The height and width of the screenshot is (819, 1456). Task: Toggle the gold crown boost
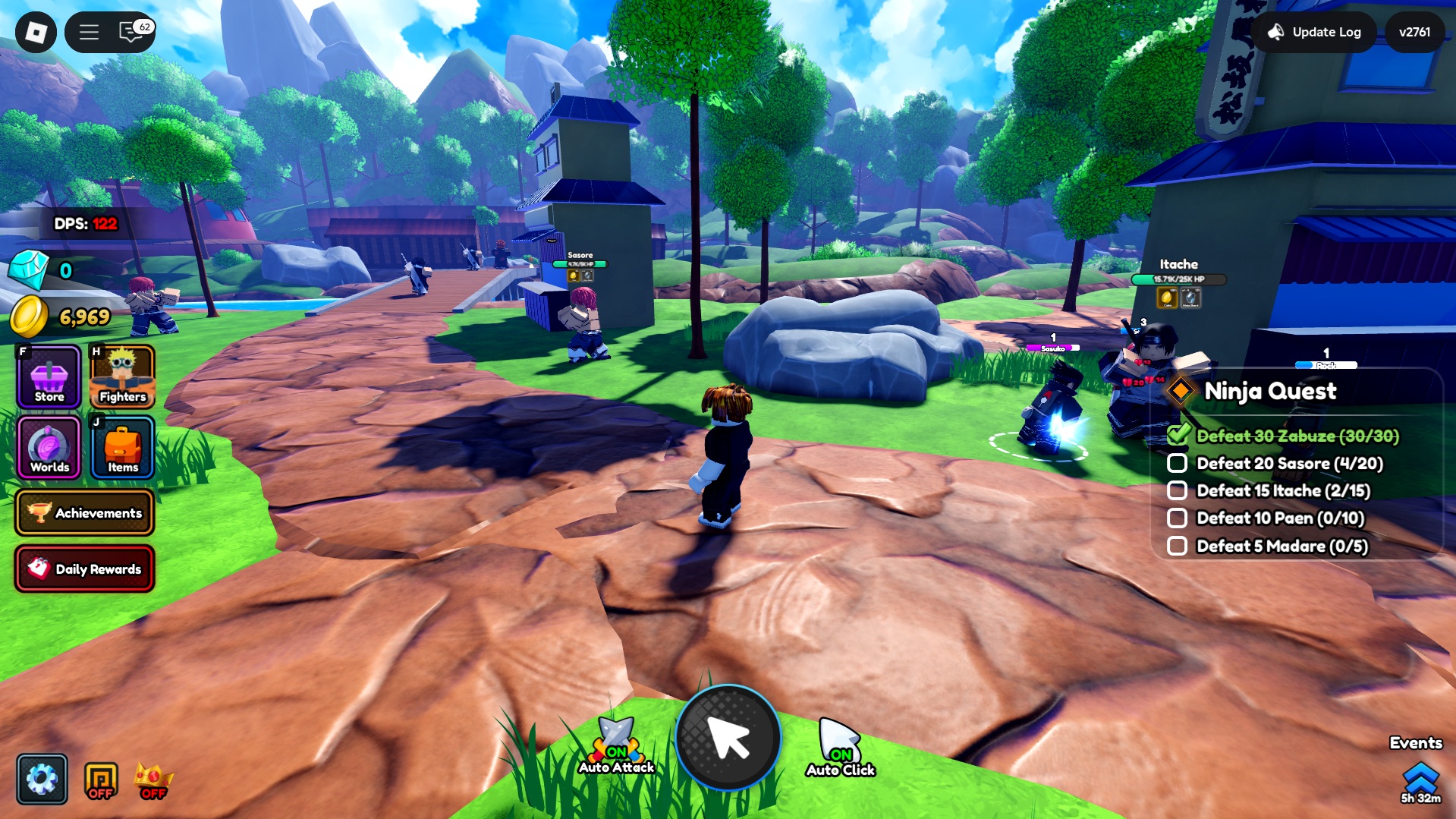coord(153,780)
